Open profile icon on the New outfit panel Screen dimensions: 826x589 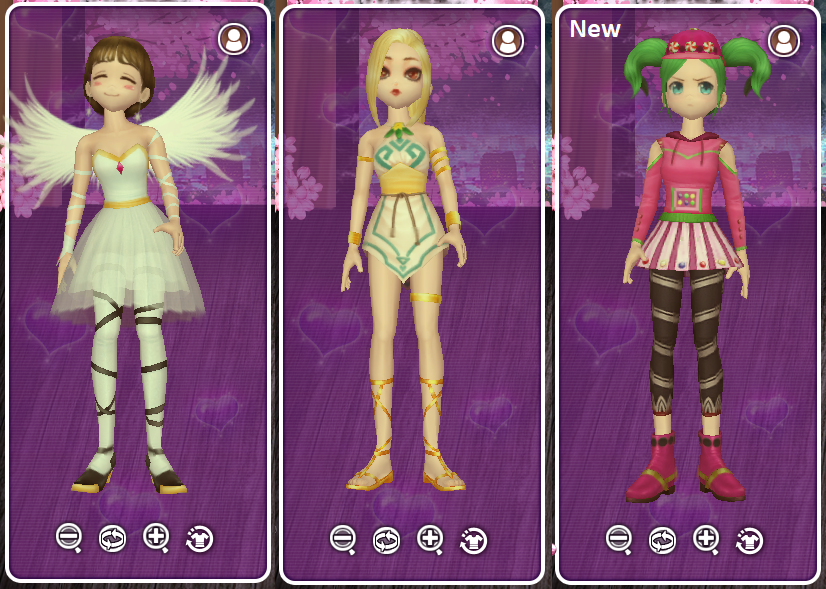point(784,40)
